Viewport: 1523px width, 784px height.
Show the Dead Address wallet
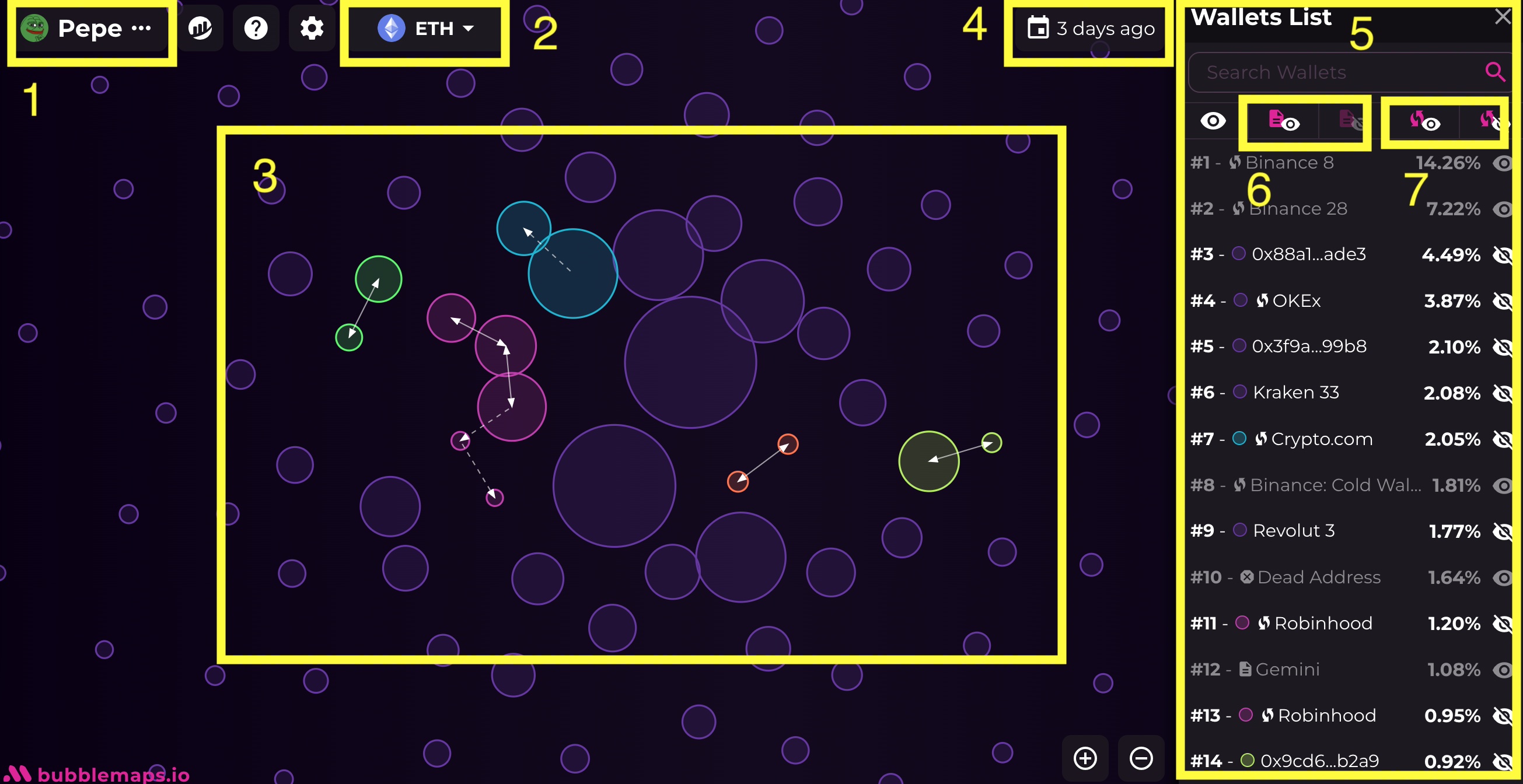pyautogui.click(x=1502, y=577)
